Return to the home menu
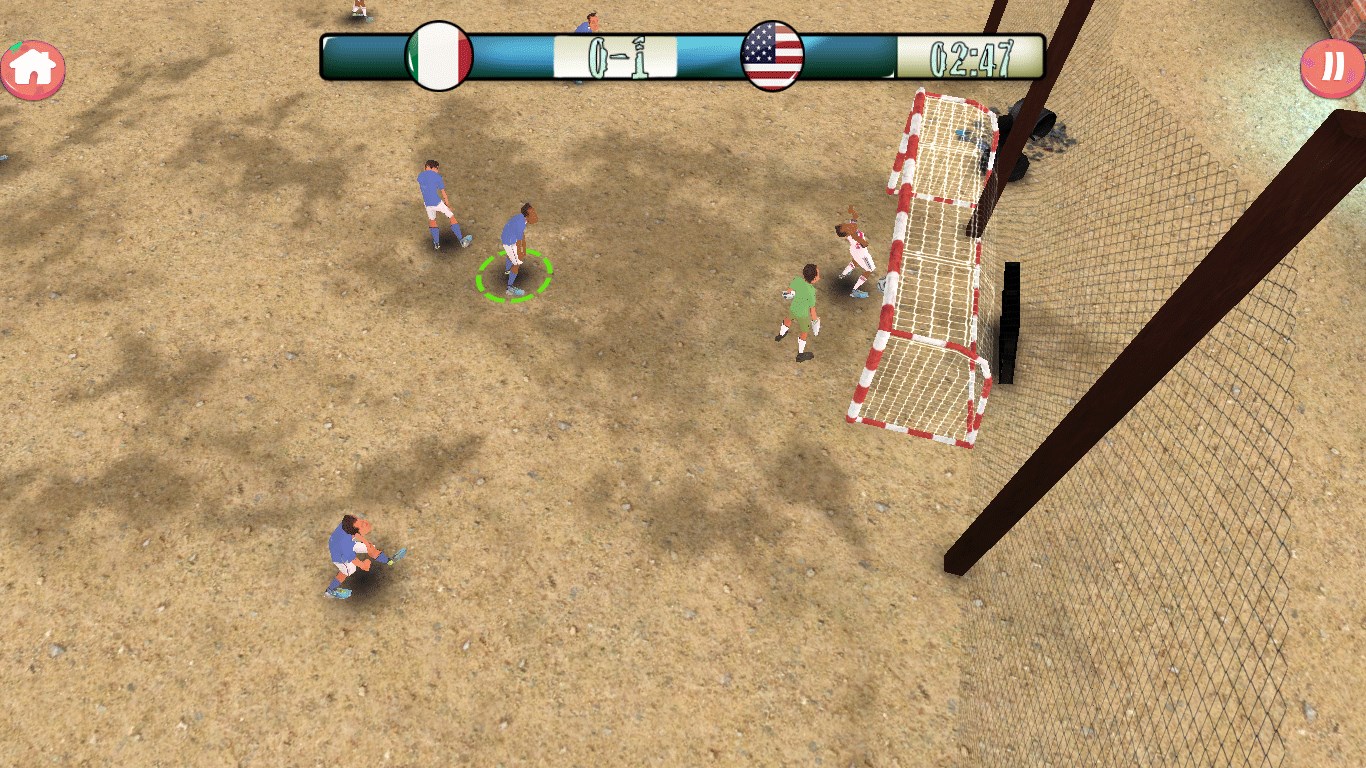 pyautogui.click(x=33, y=68)
